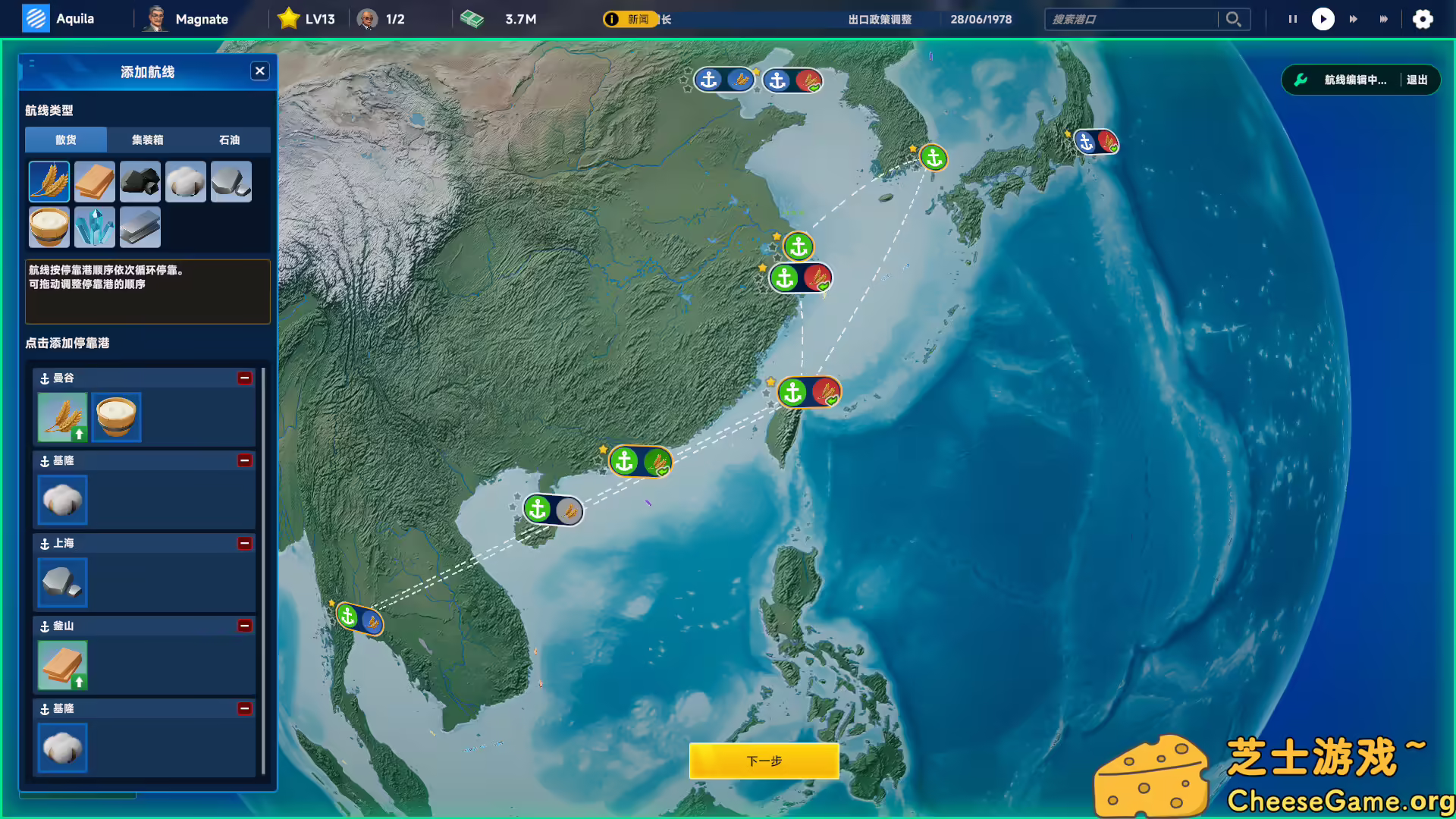Toggle rice cargo on the 曼谷 entry
This screenshot has height=819, width=1456.
coord(115,417)
